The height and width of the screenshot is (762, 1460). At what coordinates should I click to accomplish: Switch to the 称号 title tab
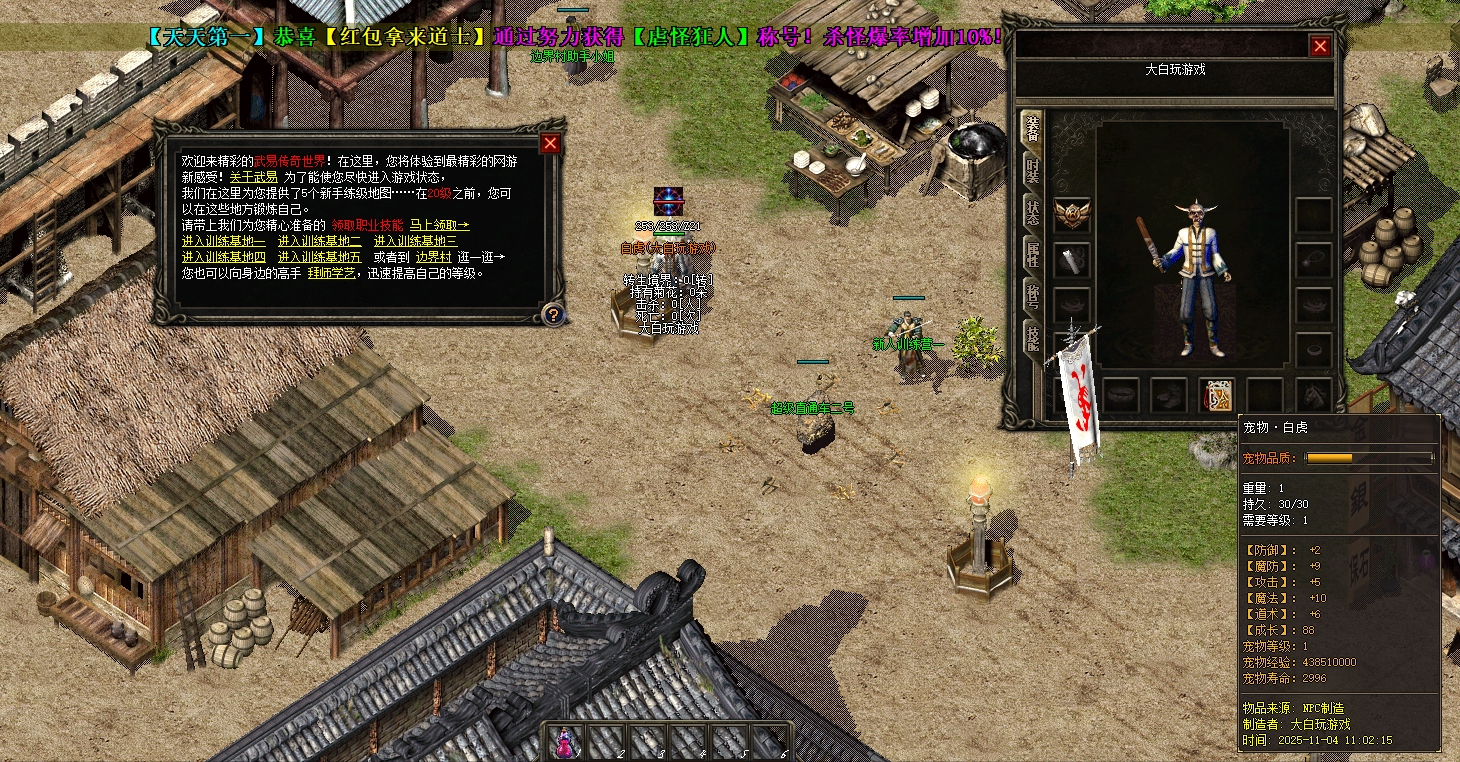(1031, 295)
